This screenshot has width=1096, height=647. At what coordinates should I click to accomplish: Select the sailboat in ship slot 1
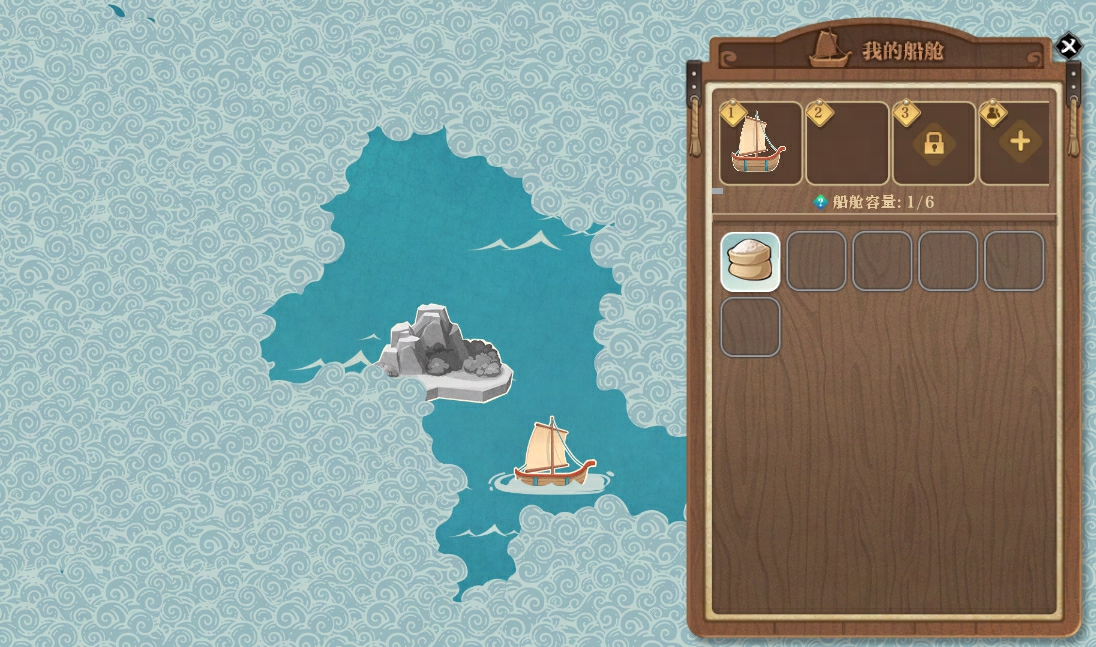tap(760, 143)
